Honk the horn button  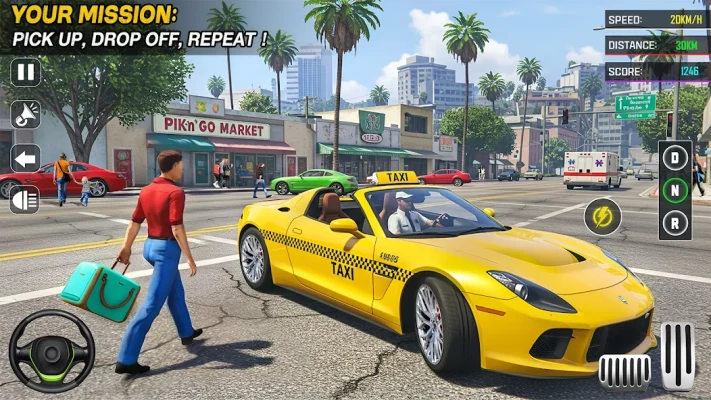[x=25, y=115]
